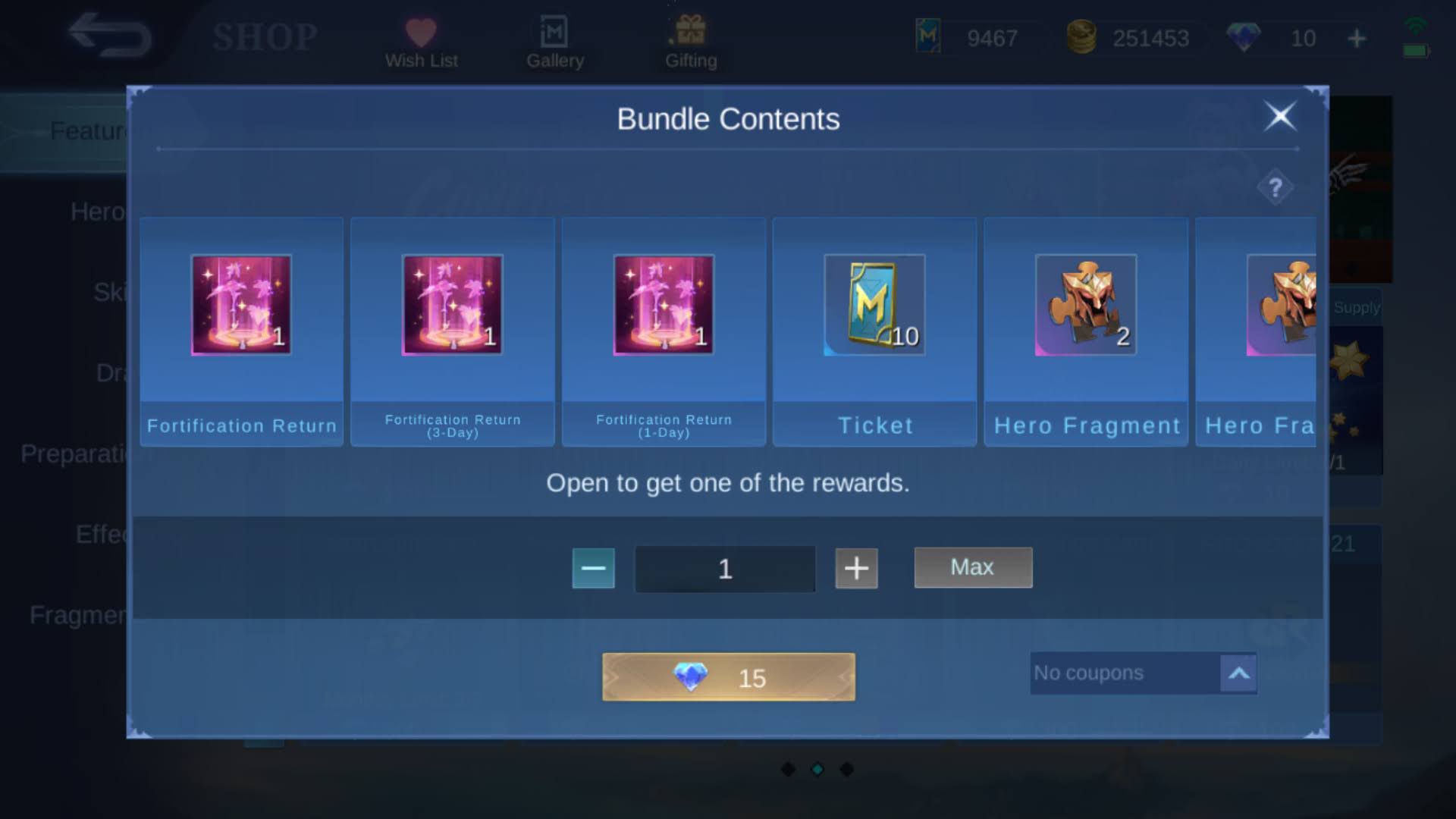Decrease quantity with the minus stepper
This screenshot has height=819, width=1456.
593,569
